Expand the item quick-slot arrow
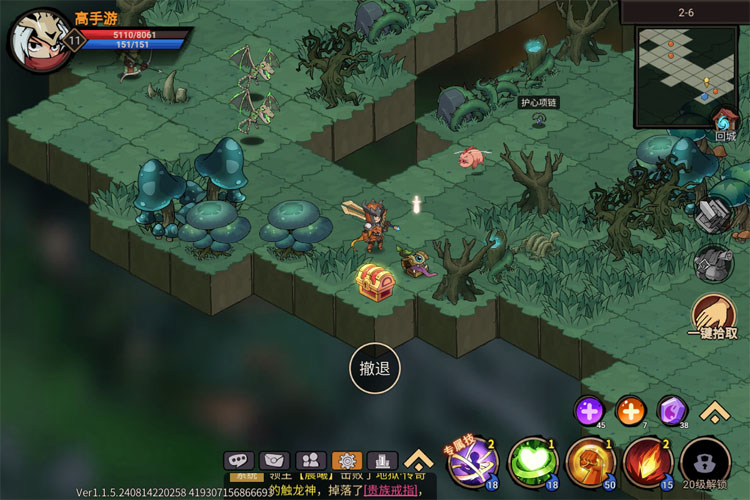 tap(713, 410)
